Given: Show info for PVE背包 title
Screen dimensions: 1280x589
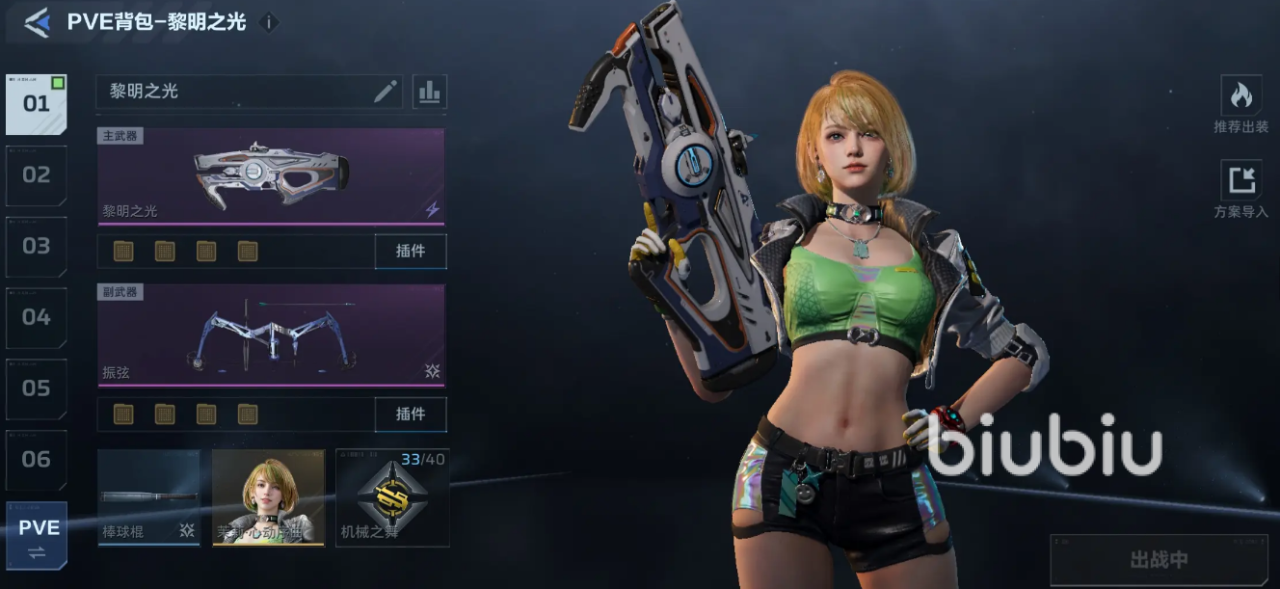Looking at the screenshot, I should 268,22.
